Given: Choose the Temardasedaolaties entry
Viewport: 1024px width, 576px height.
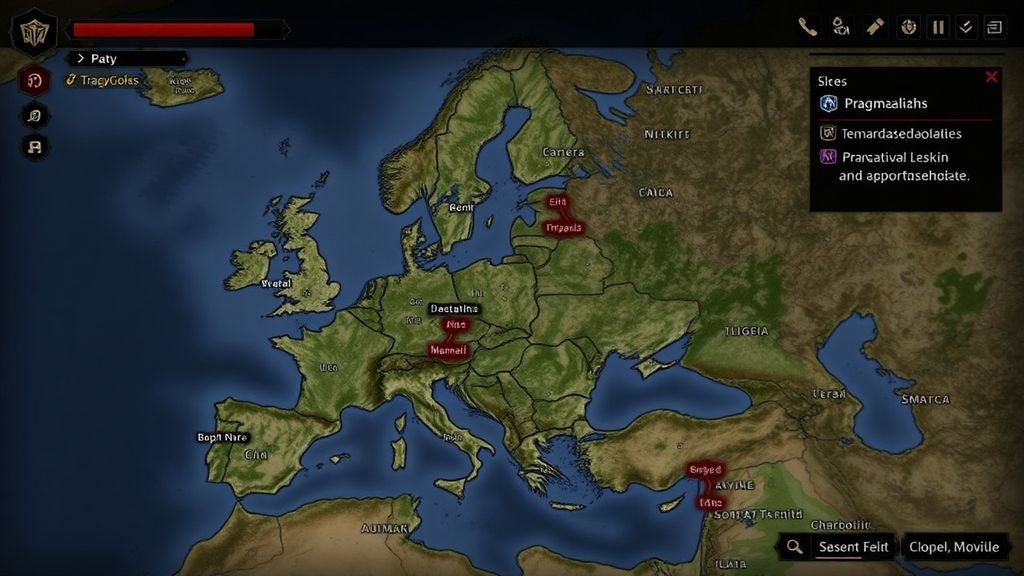Looking at the screenshot, I should click(900, 133).
